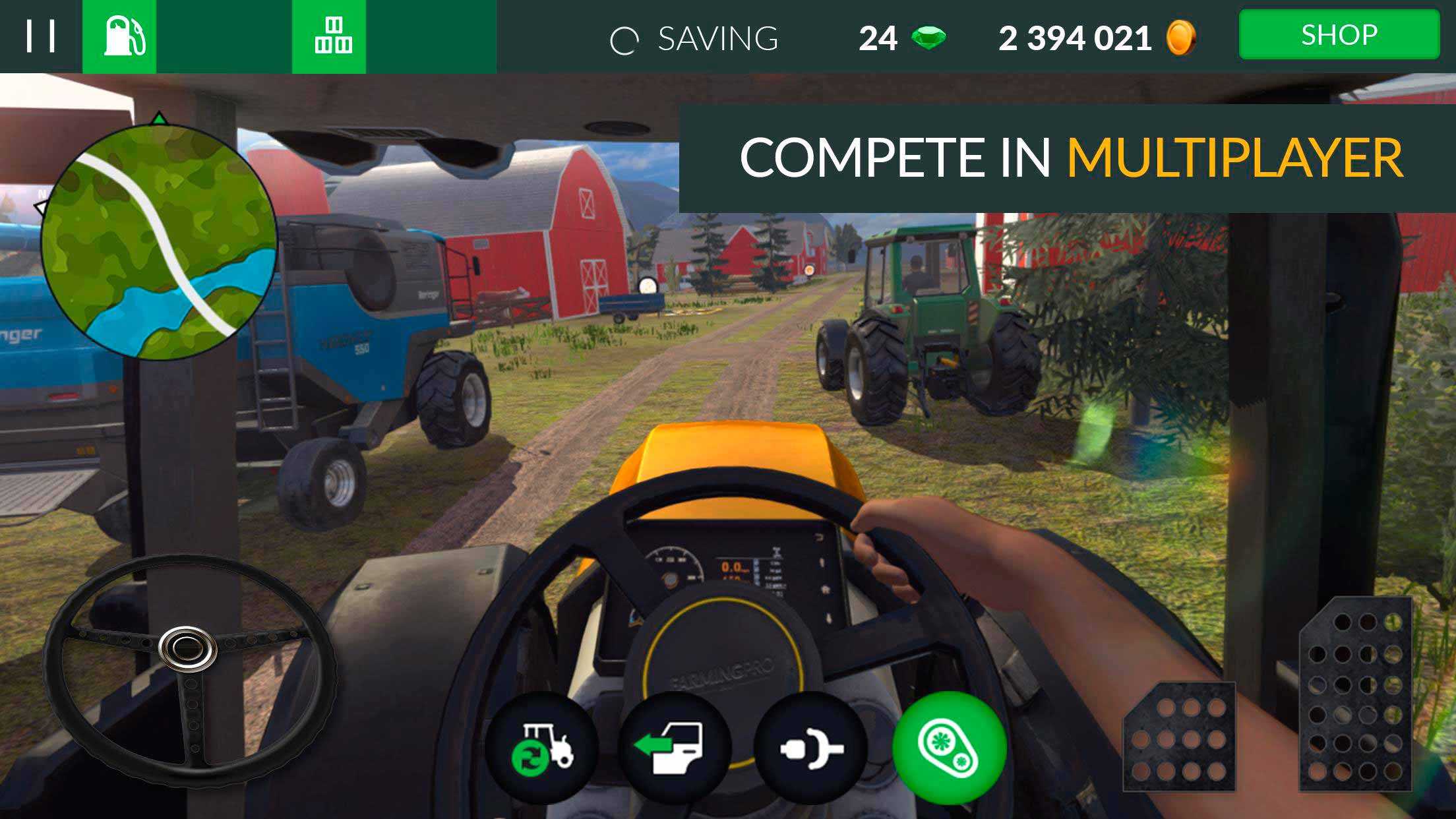Click the orange coin currency icon

click(x=1180, y=38)
